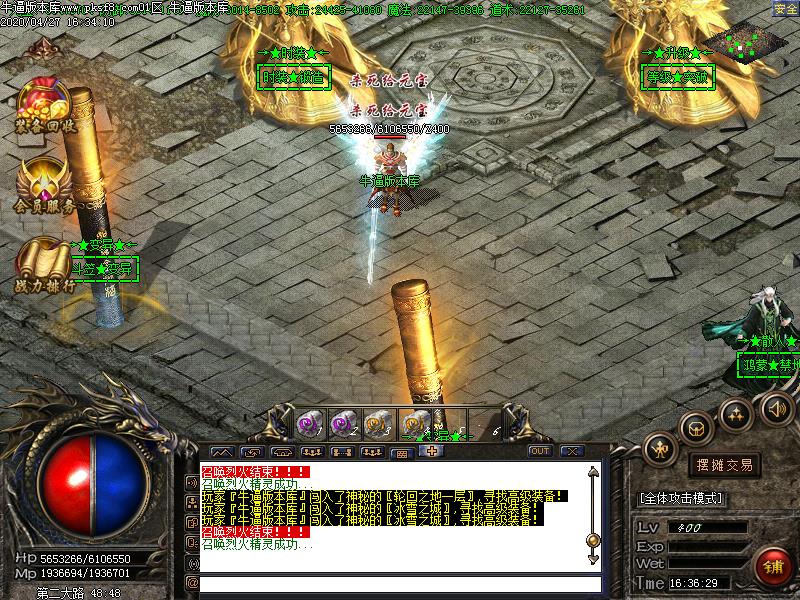The height and width of the screenshot is (600, 800).
Task: Click the plus button above the chat
Action: coord(432,451)
